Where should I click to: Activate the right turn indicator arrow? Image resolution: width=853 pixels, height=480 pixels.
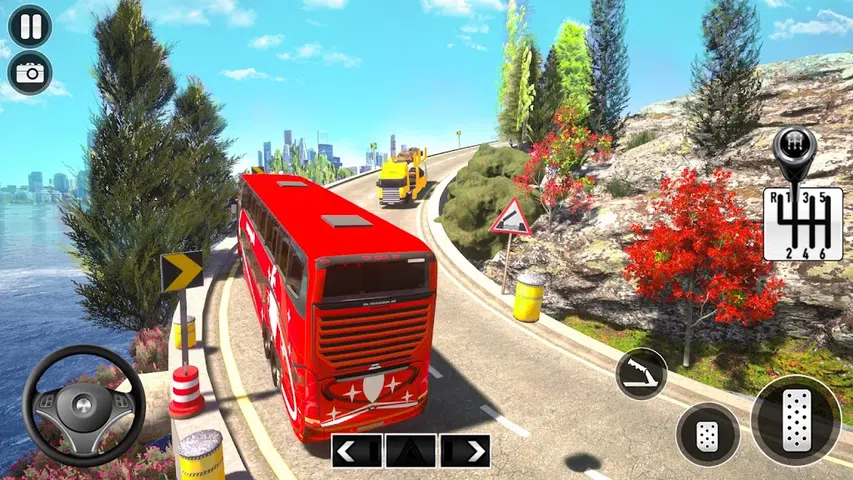click(465, 451)
